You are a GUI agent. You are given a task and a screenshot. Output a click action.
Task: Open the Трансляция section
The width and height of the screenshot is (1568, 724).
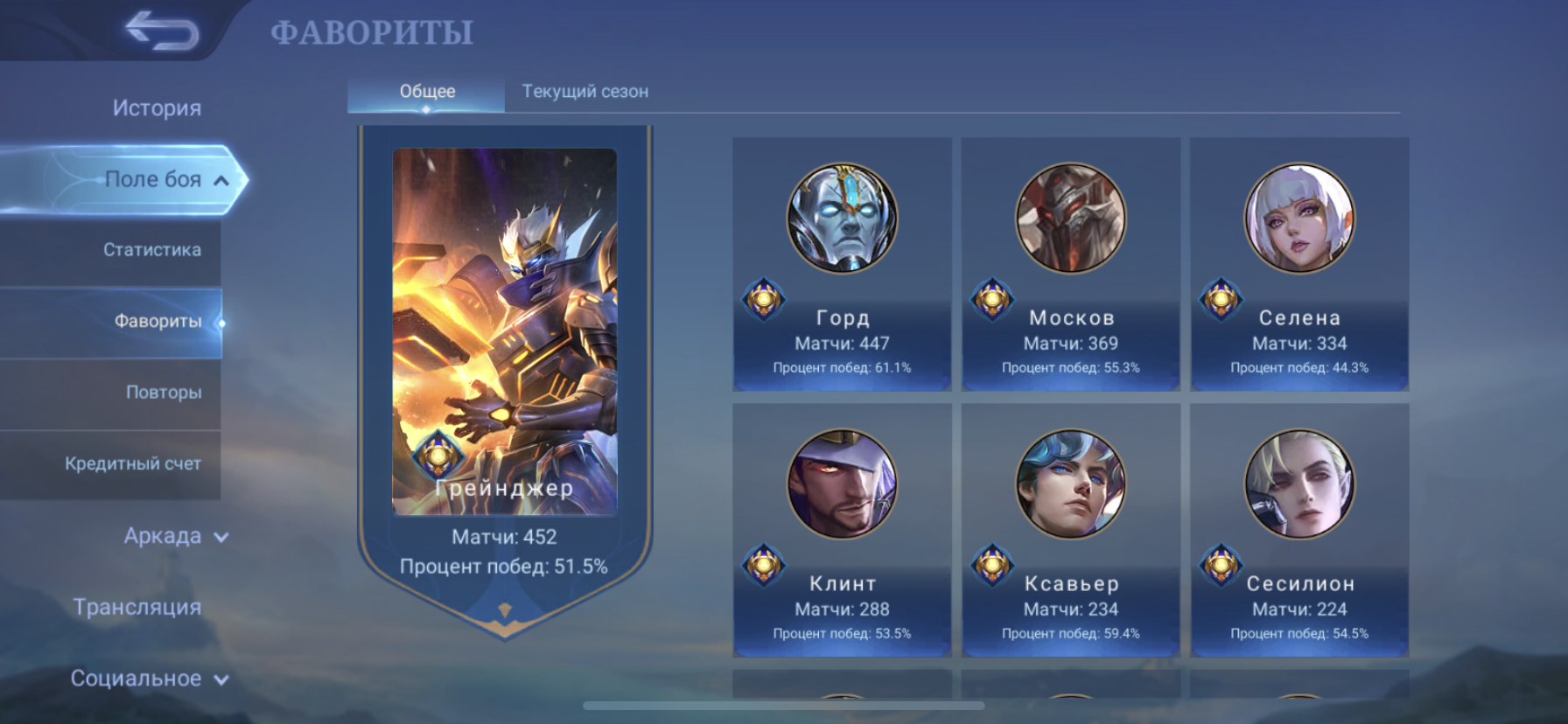(x=137, y=607)
